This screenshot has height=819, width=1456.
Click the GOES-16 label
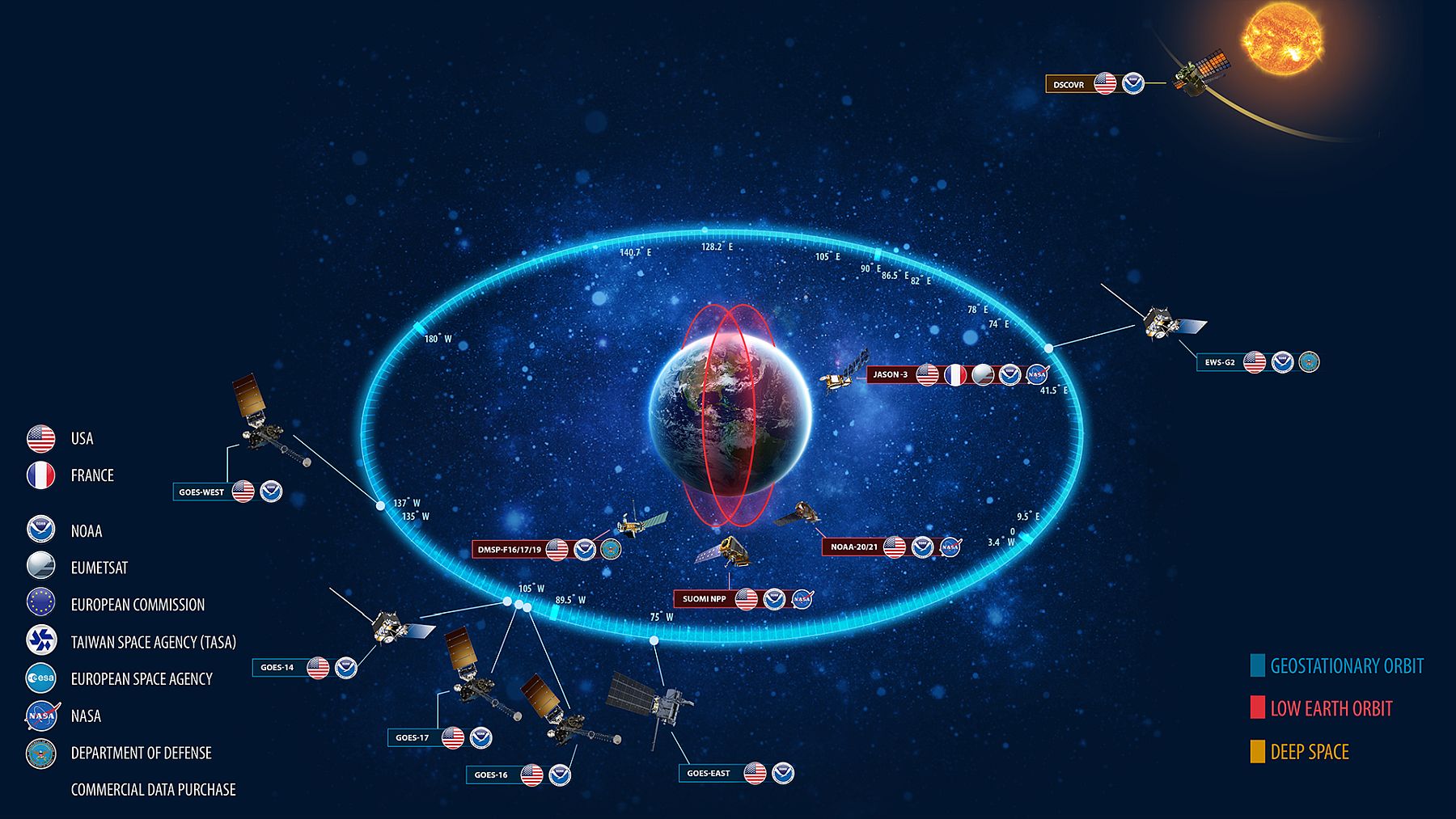[x=491, y=775]
